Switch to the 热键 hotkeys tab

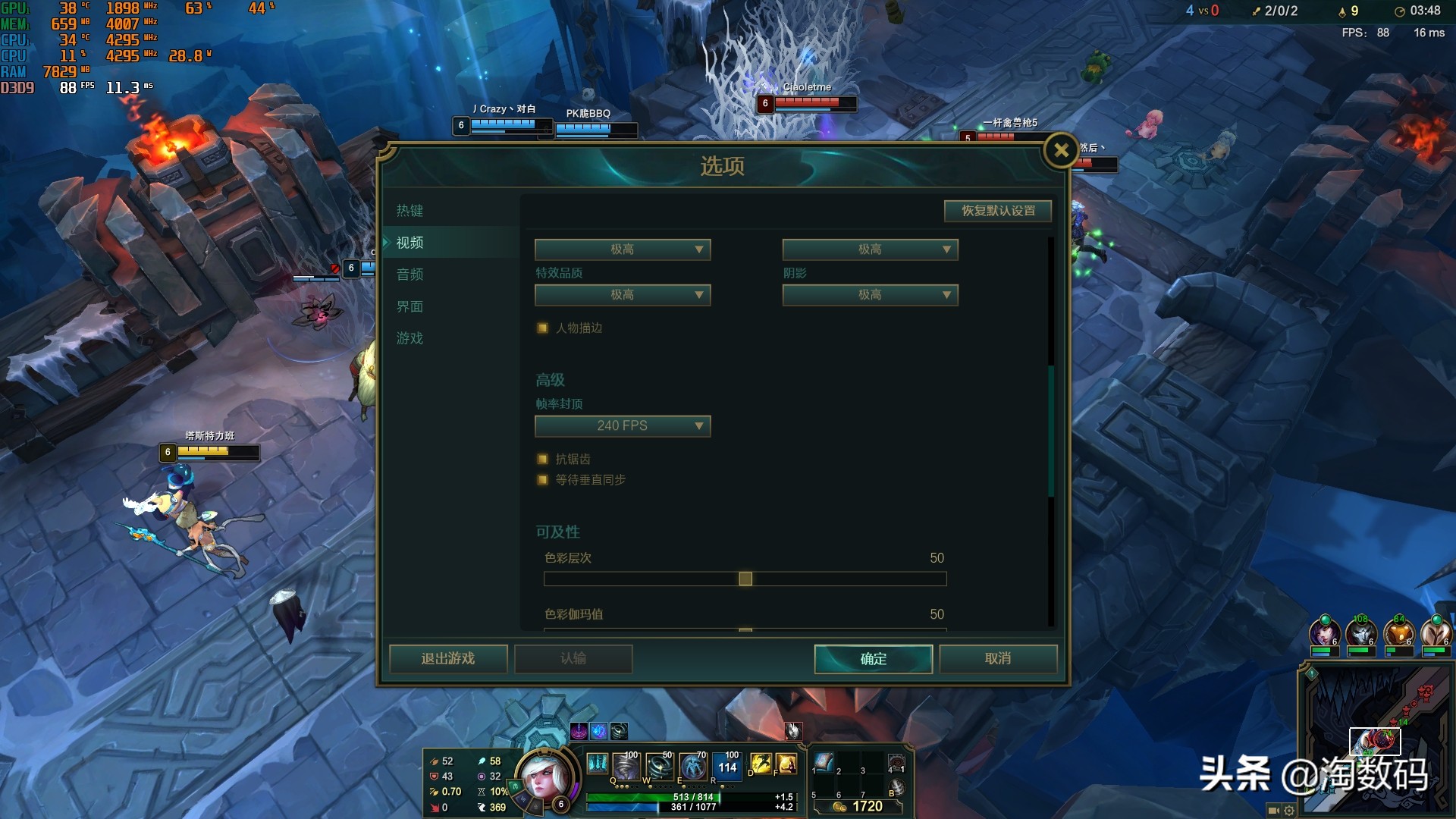point(409,211)
